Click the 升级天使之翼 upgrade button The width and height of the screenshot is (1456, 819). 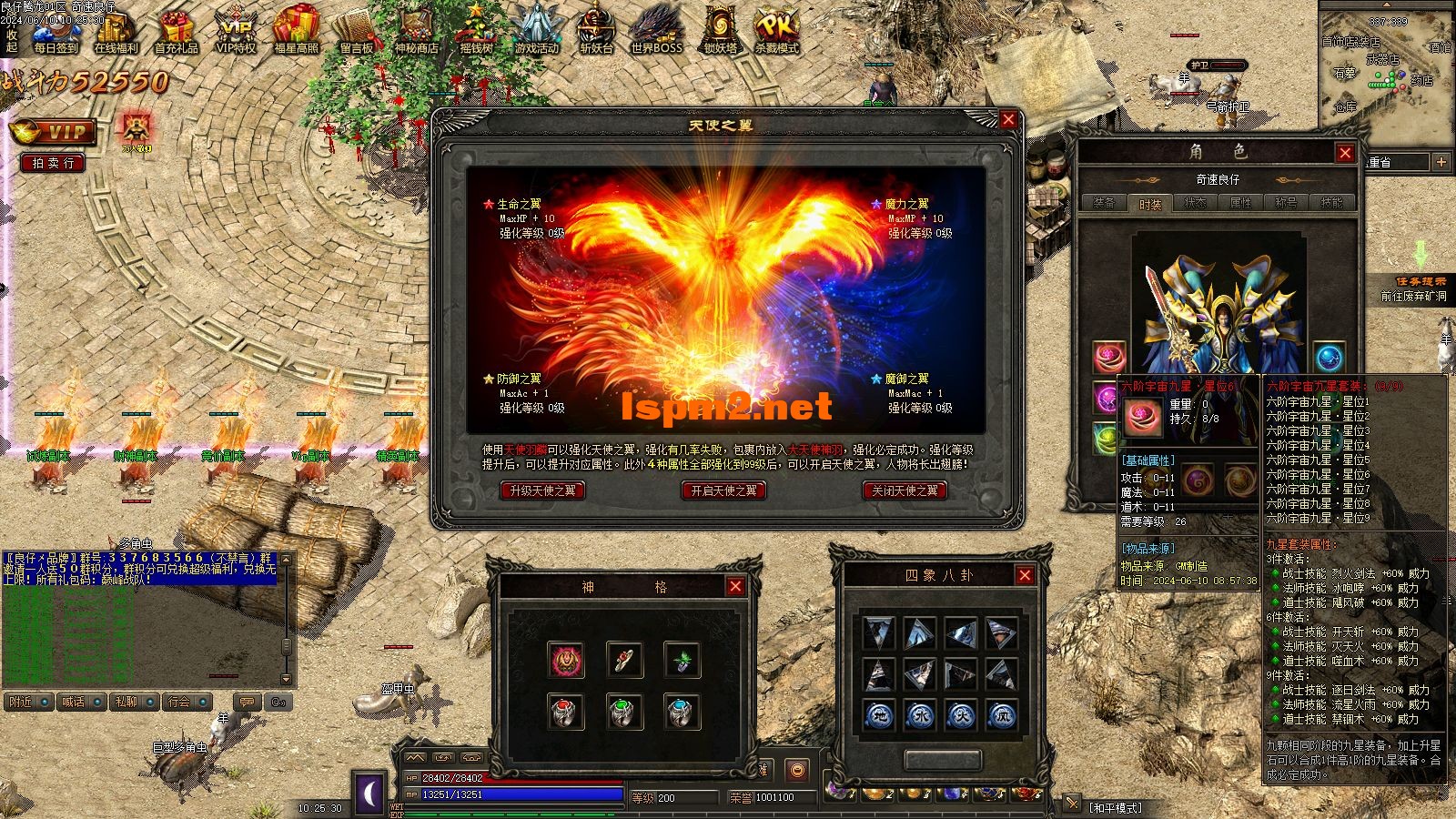(x=542, y=490)
